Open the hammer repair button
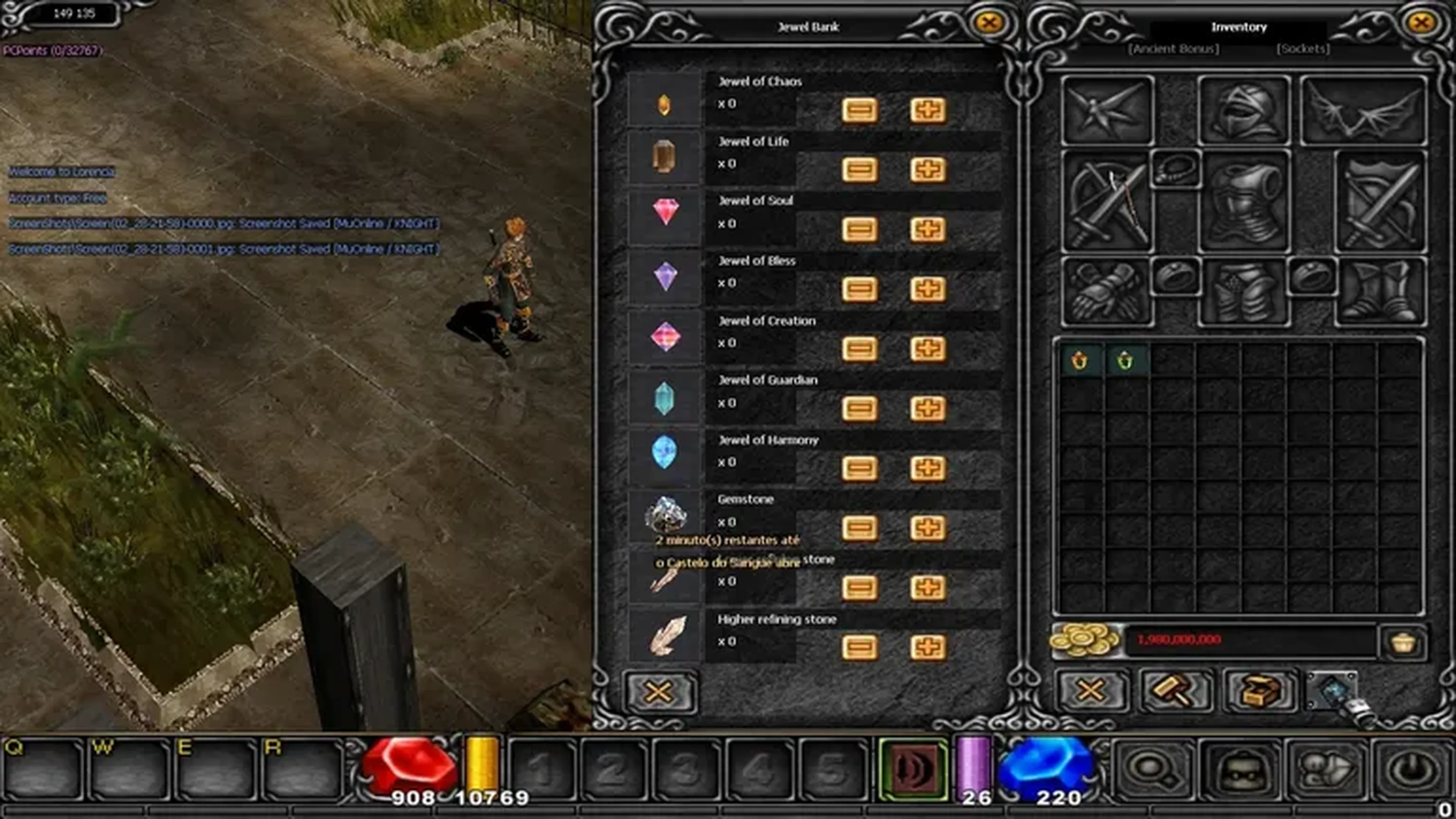The height and width of the screenshot is (819, 1456). [1175, 691]
